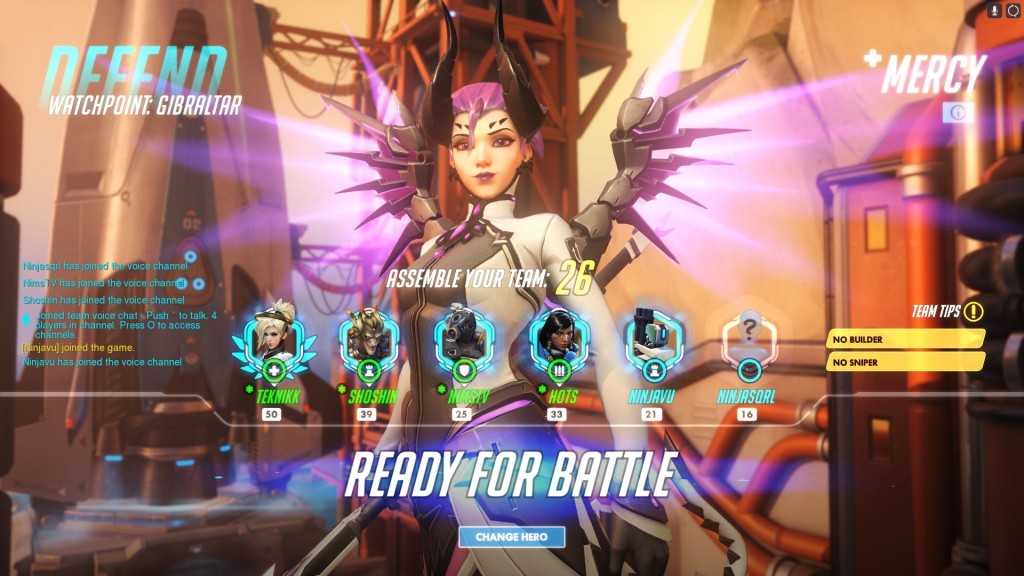Select TEKNIKK's Mercy portrait

pyautogui.click(x=273, y=340)
